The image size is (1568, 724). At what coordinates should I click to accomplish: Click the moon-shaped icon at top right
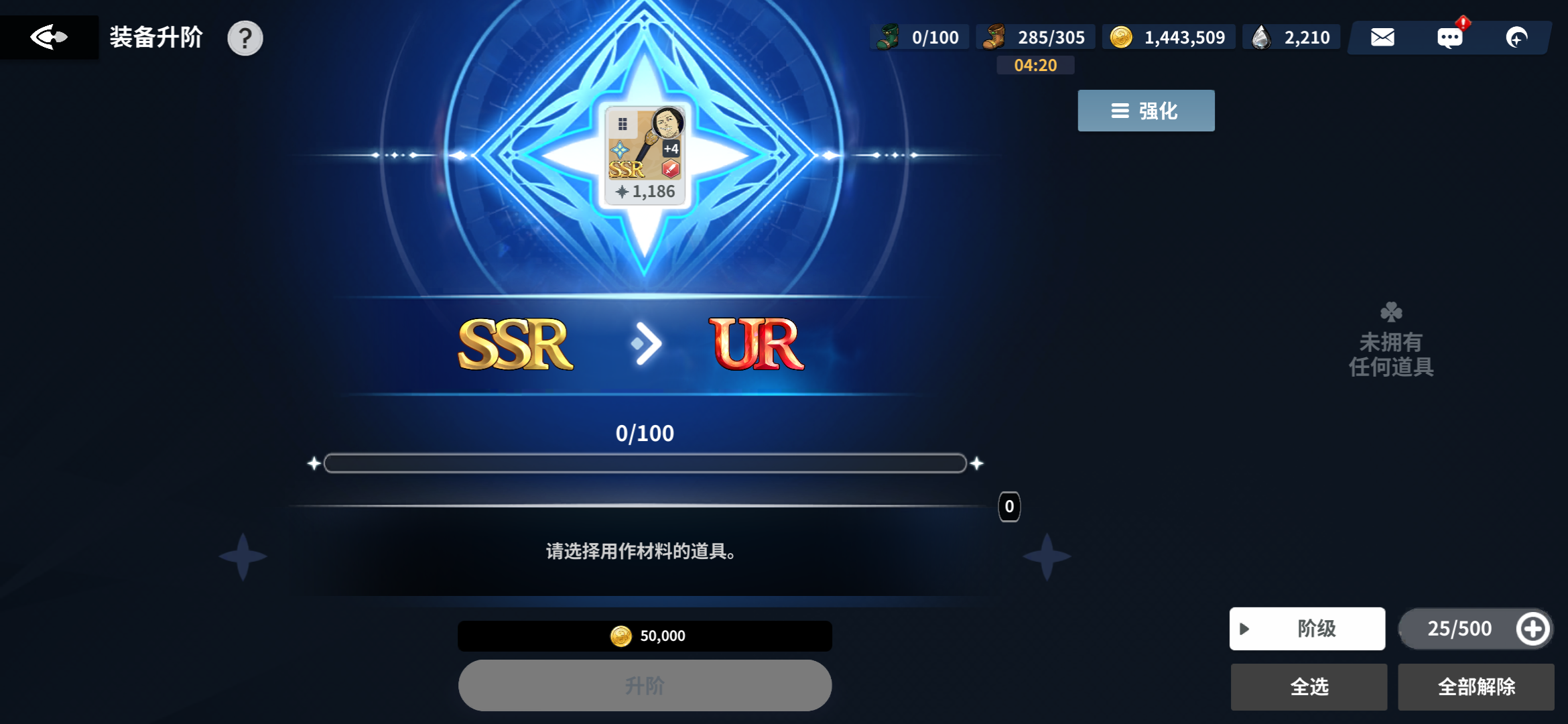pyautogui.click(x=1517, y=38)
